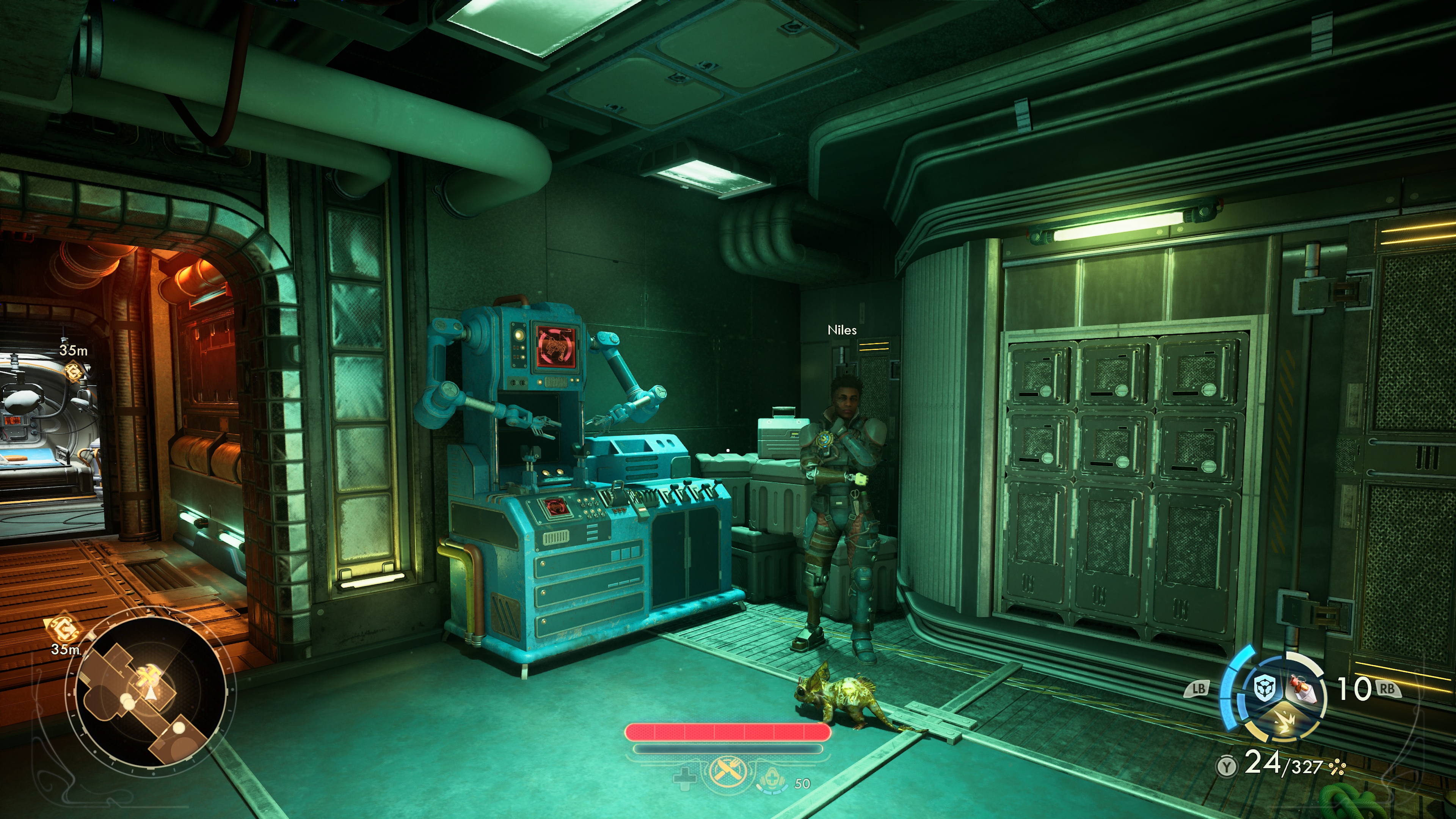This screenshot has height=819, width=1456.
Task: Click the player direction arrow inside the minimap
Action: [x=151, y=693]
